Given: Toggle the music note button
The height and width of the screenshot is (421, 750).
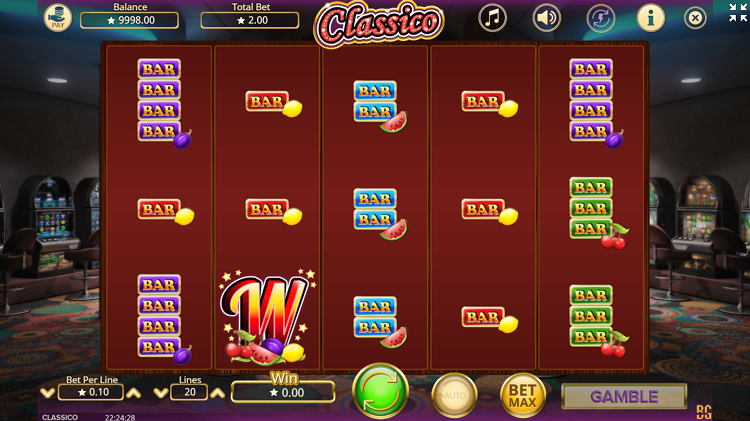Looking at the screenshot, I should click(492, 17).
